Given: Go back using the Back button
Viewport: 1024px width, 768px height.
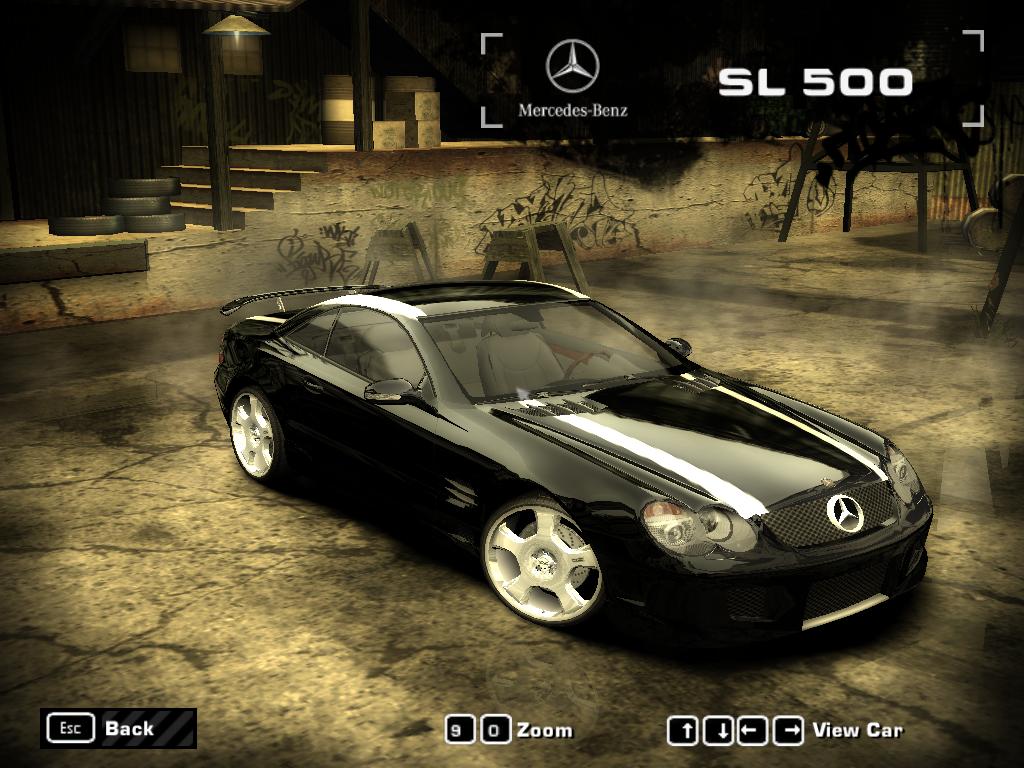Looking at the screenshot, I should pos(118,728).
